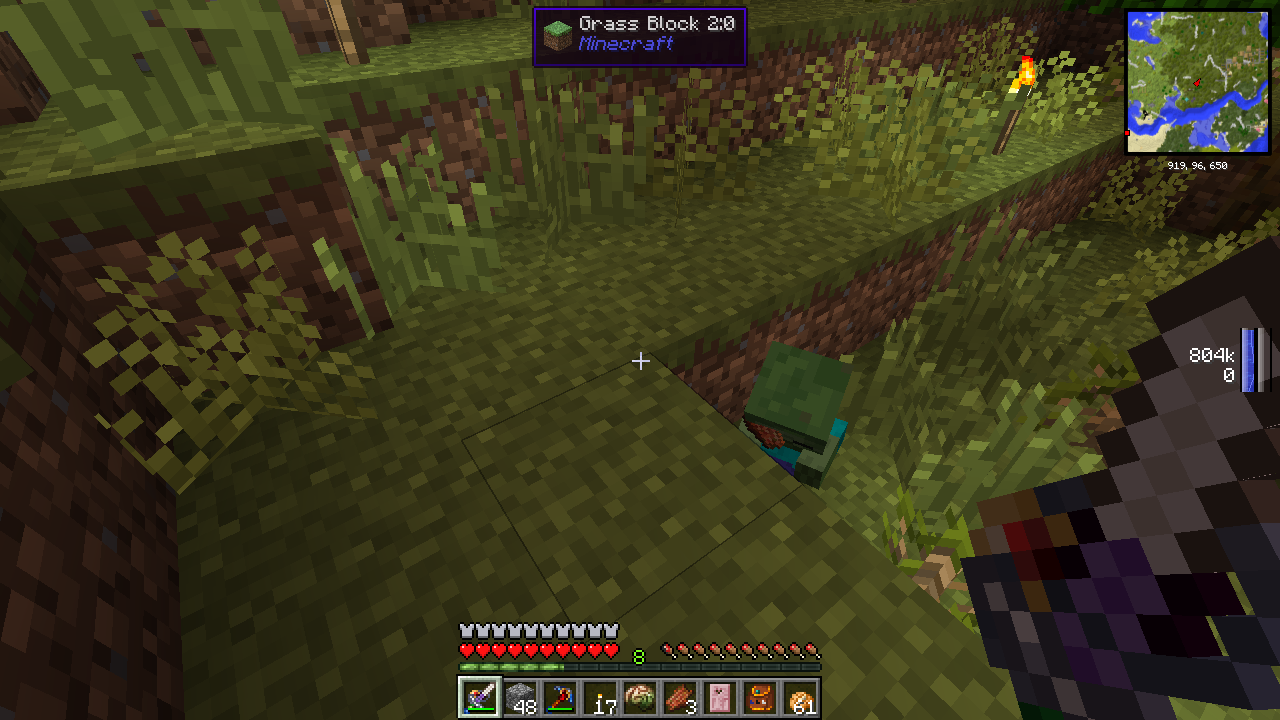Choose the red pickaxe hotbar slot
This screenshot has height=720, width=1280.
point(560,697)
